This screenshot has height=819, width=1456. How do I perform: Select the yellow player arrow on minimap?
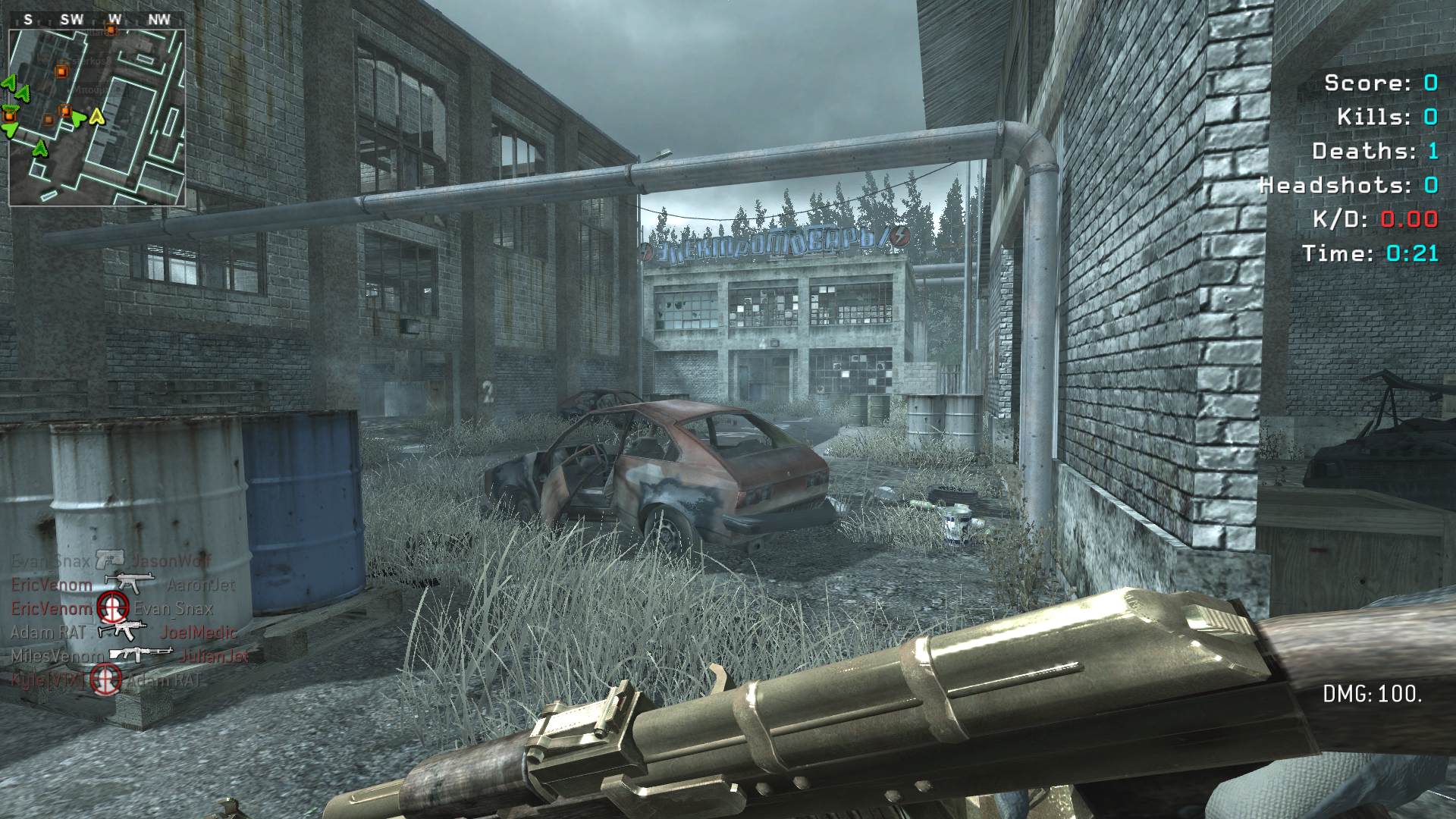(x=96, y=117)
